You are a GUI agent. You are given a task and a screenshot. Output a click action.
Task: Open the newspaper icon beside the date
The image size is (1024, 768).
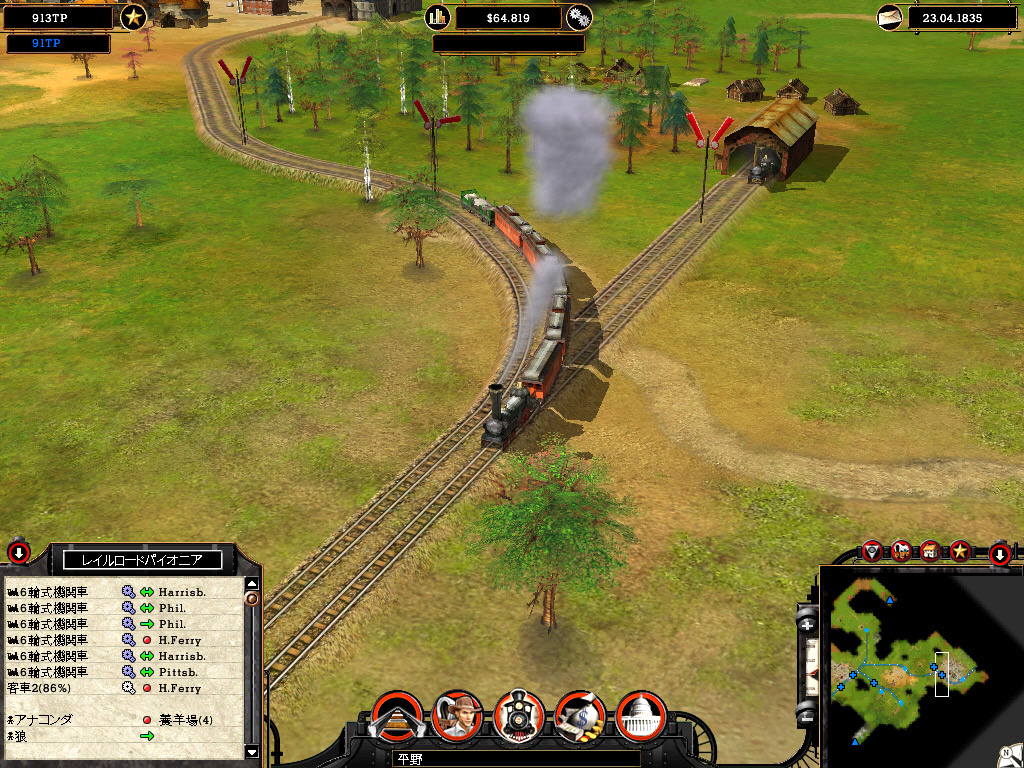[x=889, y=17]
